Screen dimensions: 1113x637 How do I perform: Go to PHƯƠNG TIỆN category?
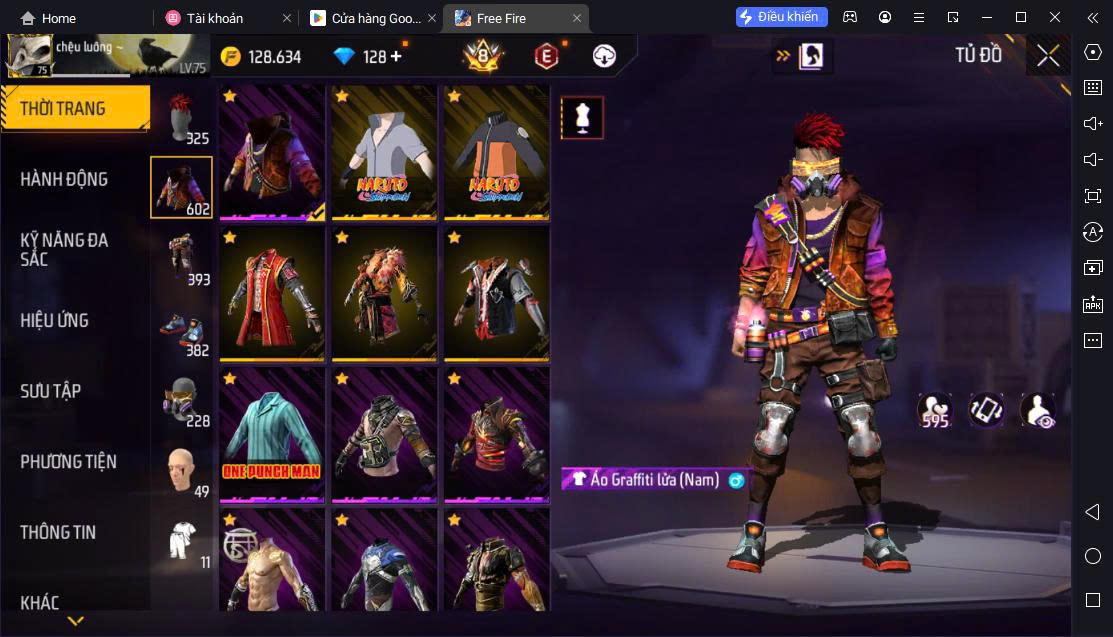tap(68, 461)
